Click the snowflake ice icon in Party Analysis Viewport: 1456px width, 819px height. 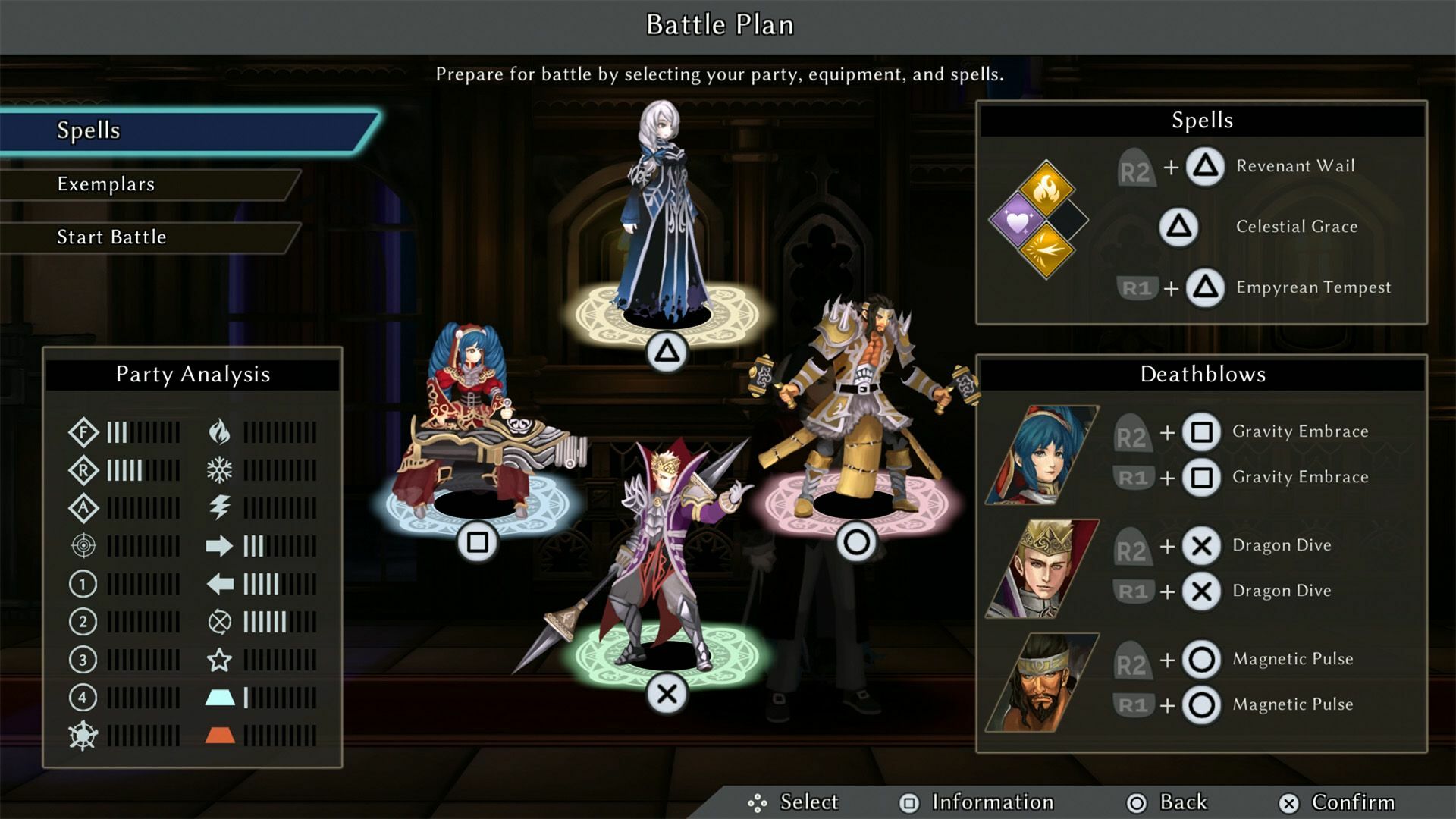tap(220, 470)
